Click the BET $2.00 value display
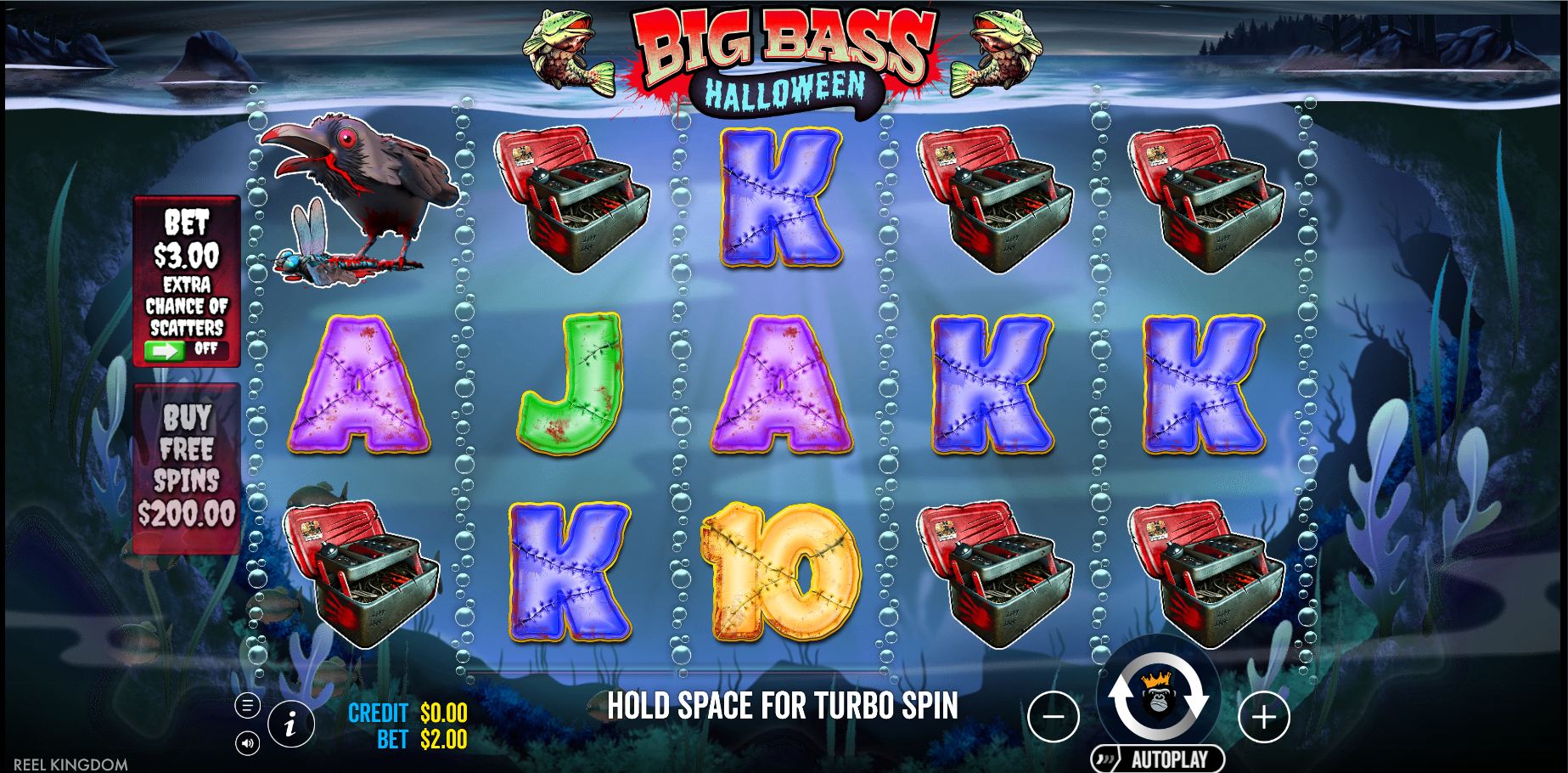Image resolution: width=1568 pixels, height=773 pixels. pos(420,739)
